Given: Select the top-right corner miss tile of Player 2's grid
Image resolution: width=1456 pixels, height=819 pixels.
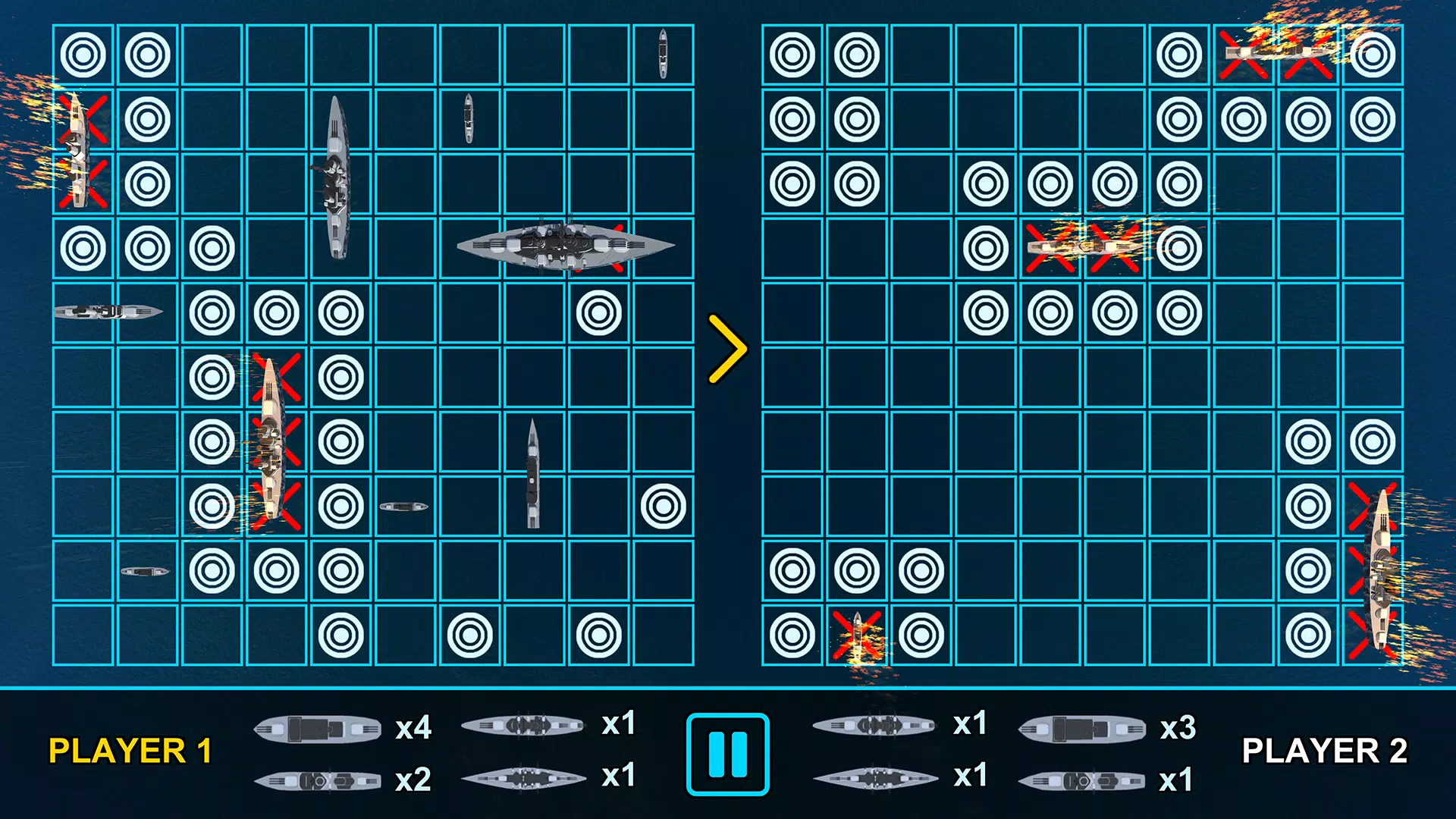Looking at the screenshot, I should (1373, 55).
